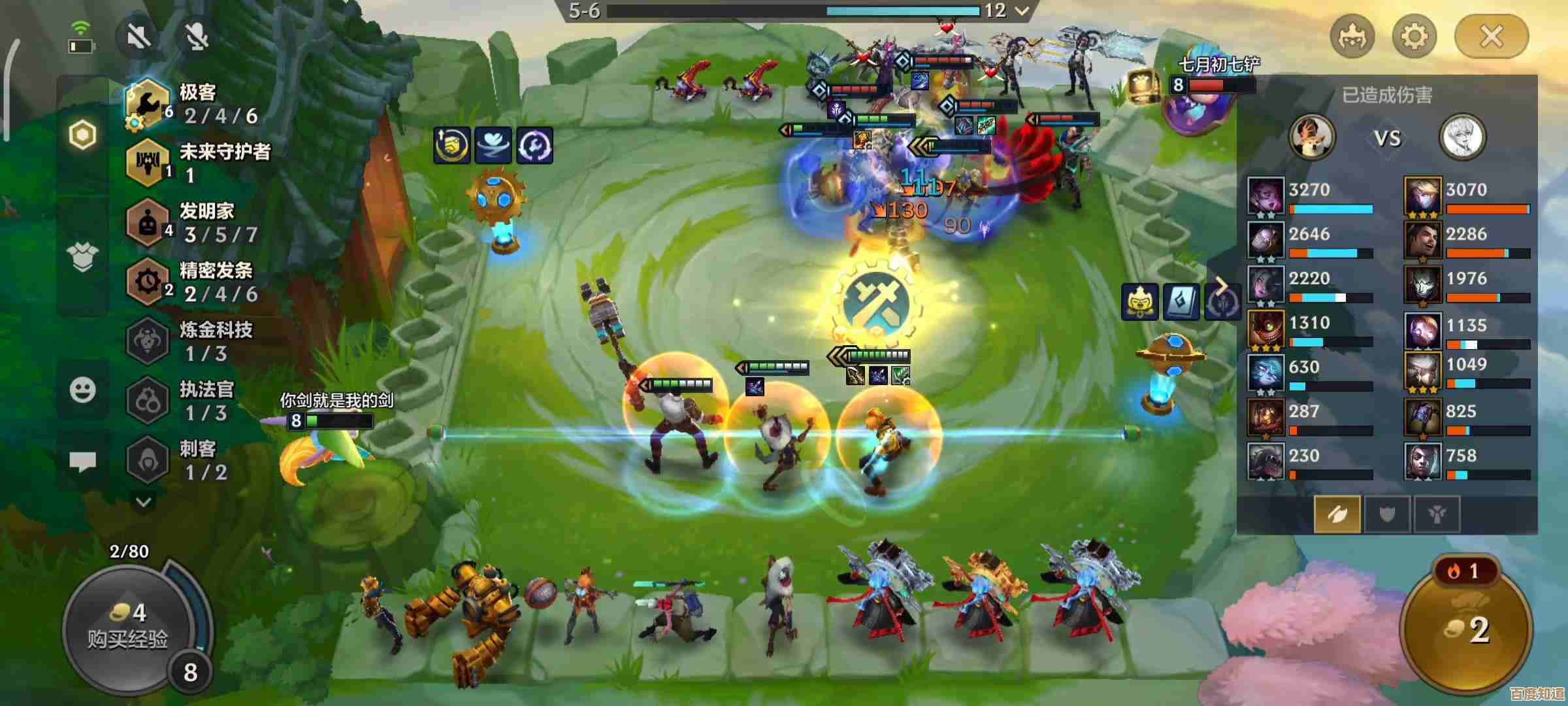Open the armor items side tab
Screen dimensions: 1568x706
(83, 257)
